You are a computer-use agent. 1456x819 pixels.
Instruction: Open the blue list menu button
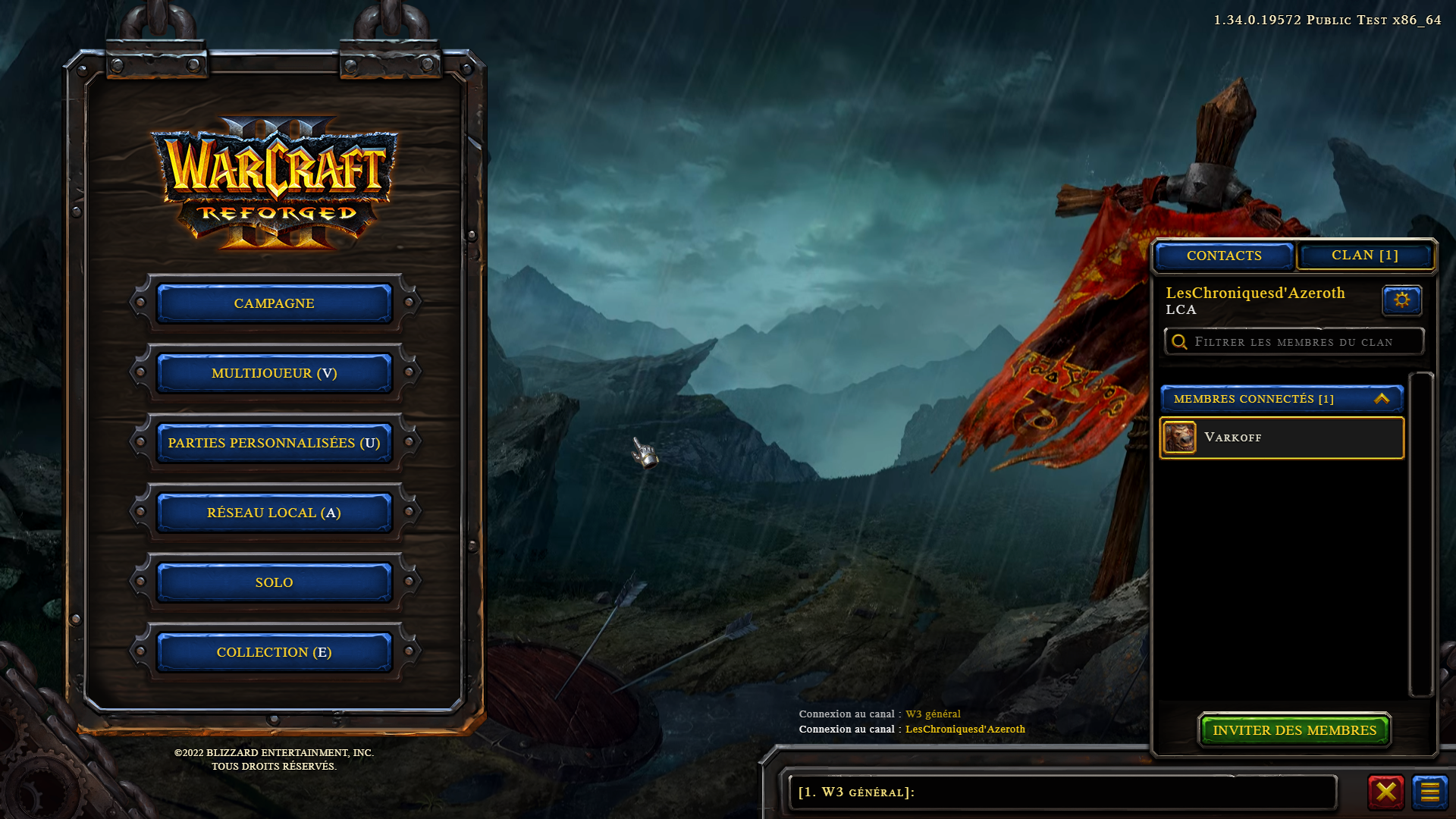pyautogui.click(x=1429, y=792)
